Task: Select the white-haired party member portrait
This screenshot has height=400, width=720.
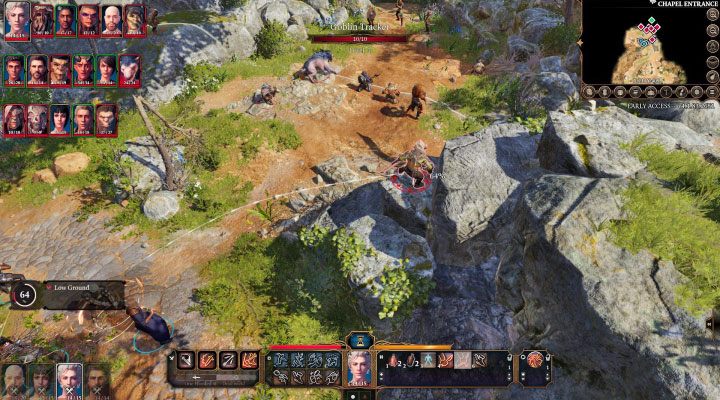Action: click(68, 380)
